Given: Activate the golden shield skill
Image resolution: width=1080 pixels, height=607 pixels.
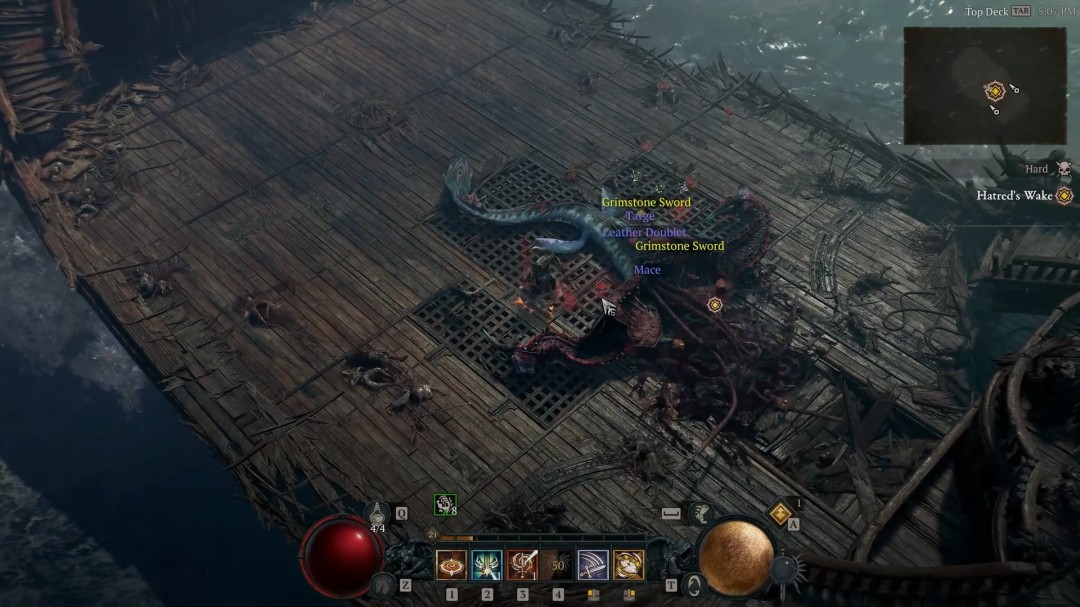Looking at the screenshot, I should click(629, 565).
